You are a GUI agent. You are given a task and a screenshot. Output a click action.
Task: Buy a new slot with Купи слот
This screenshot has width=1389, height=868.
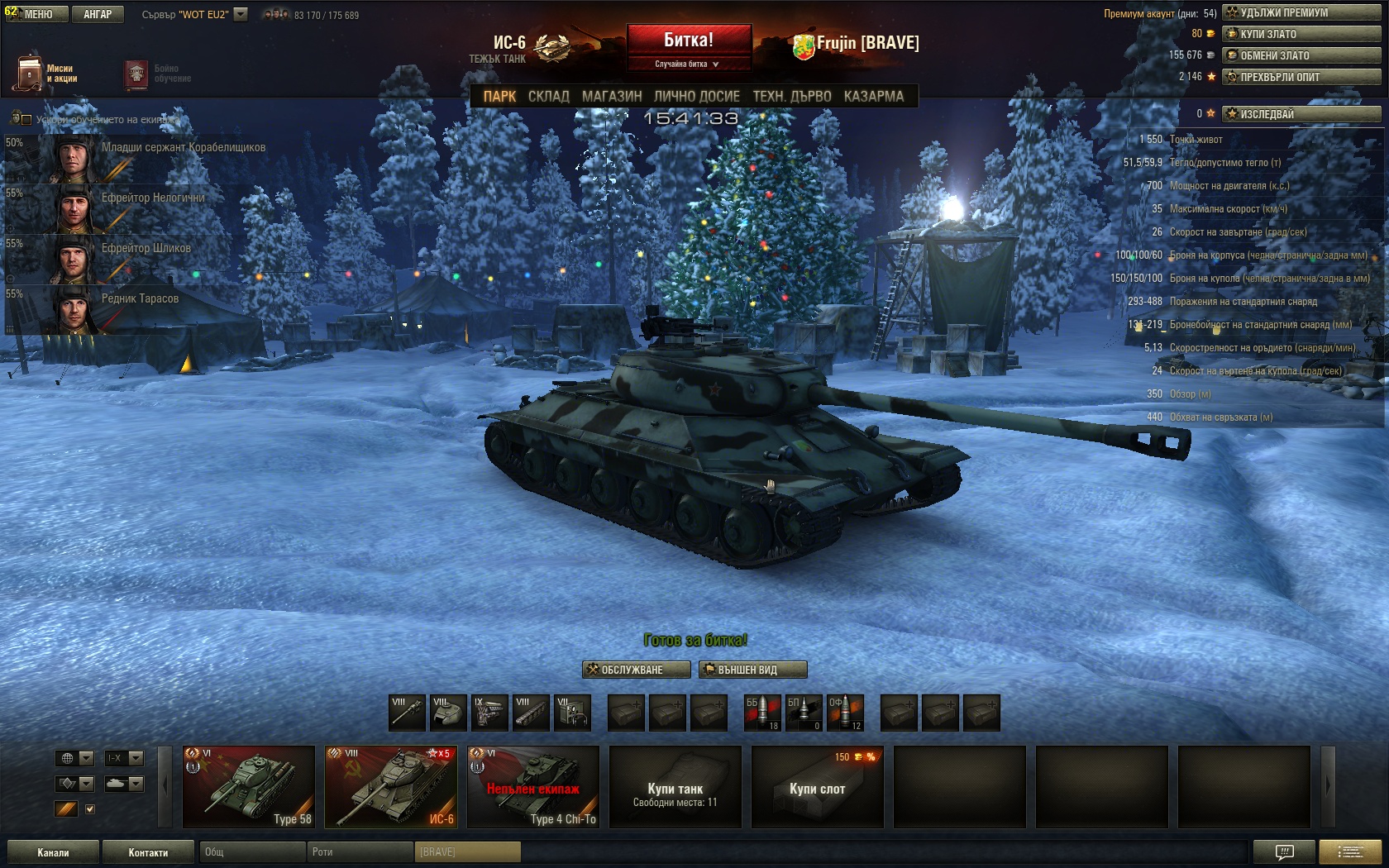(x=818, y=787)
